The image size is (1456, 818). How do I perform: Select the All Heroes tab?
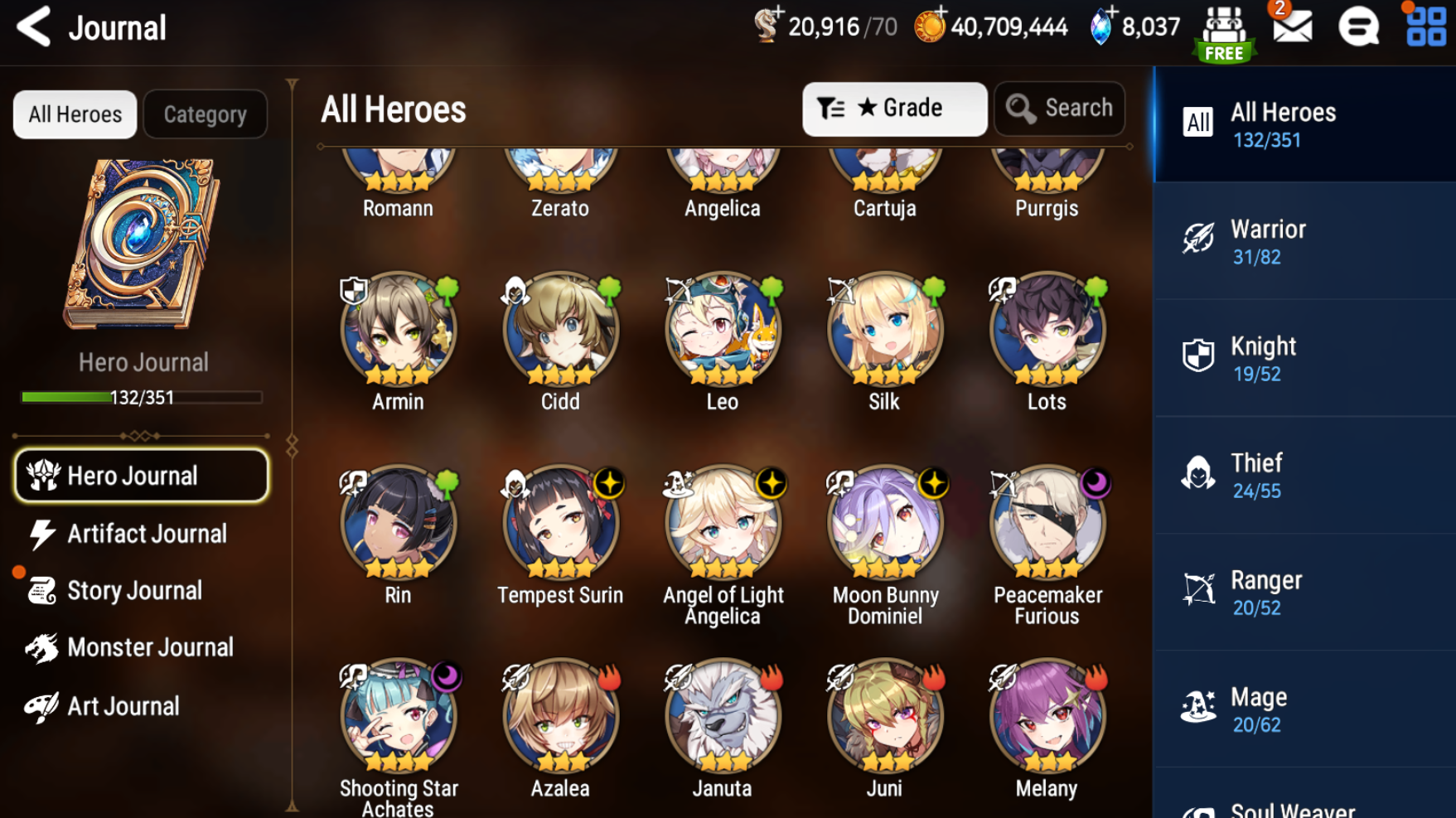(x=75, y=114)
